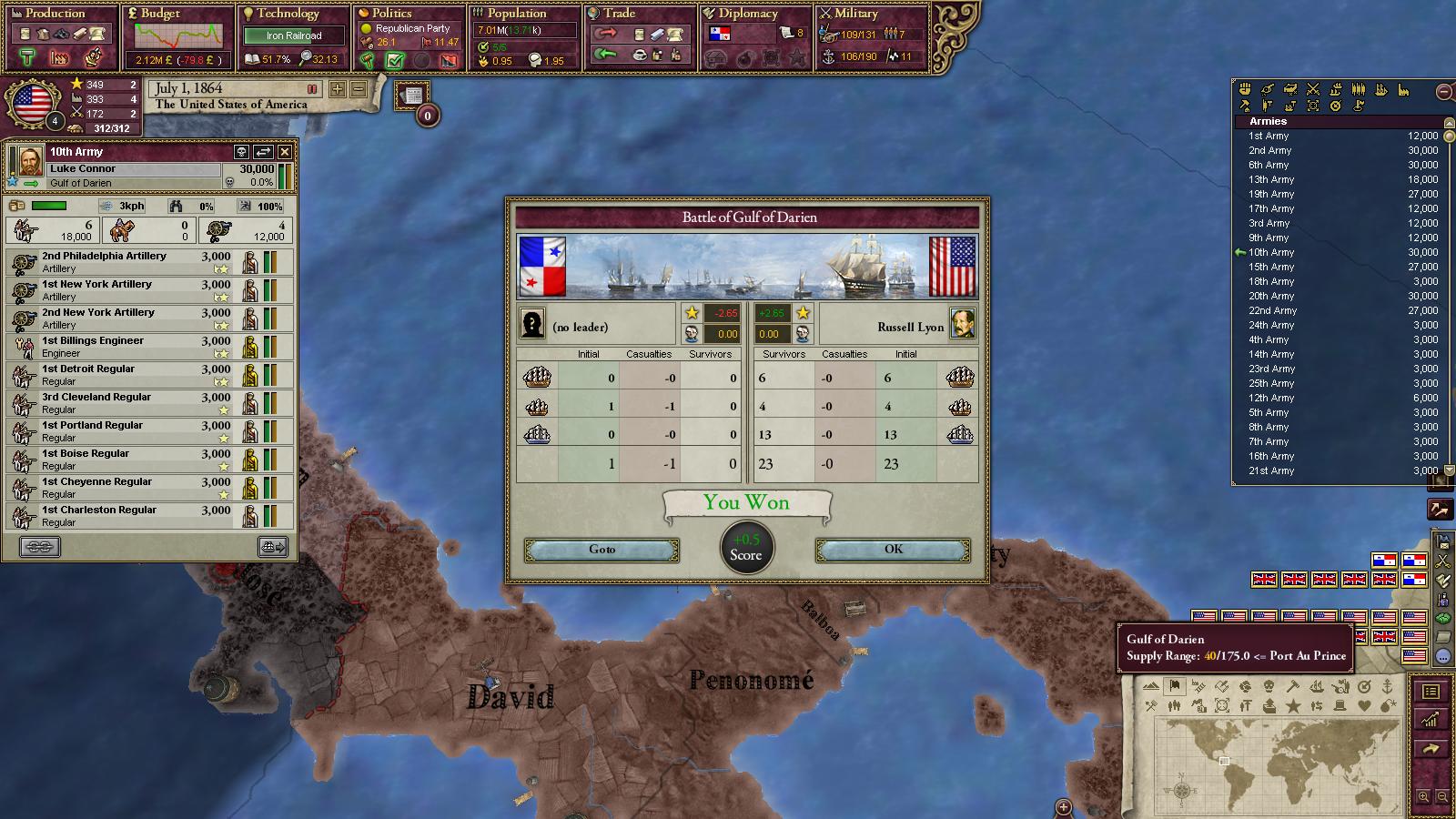Close the outliner with the red minus button
This screenshot has width=1456, height=819.
[1443, 91]
